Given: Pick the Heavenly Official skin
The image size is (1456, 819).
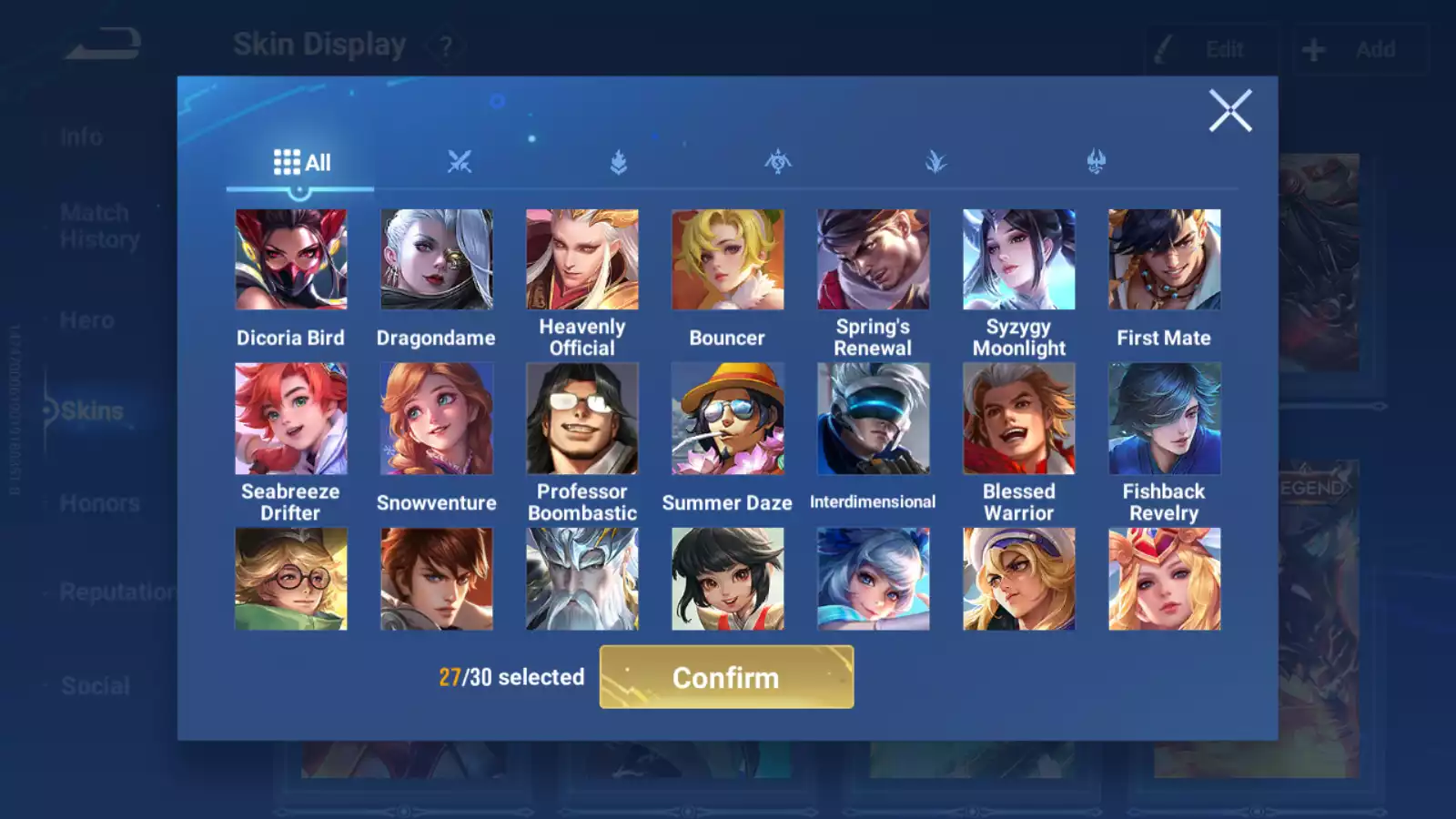Looking at the screenshot, I should (x=582, y=260).
